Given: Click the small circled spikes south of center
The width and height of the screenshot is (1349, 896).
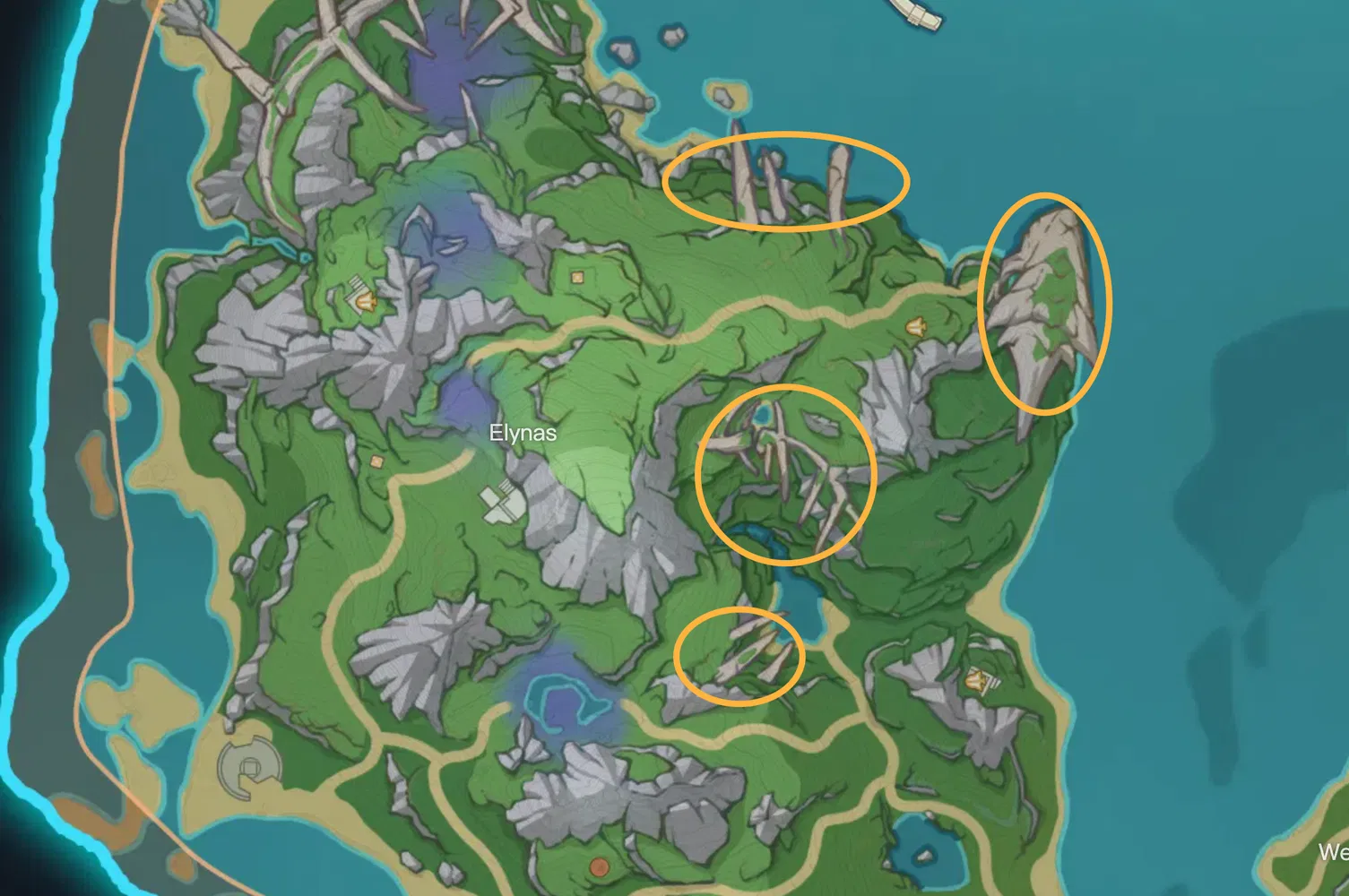Looking at the screenshot, I should 739,657.
